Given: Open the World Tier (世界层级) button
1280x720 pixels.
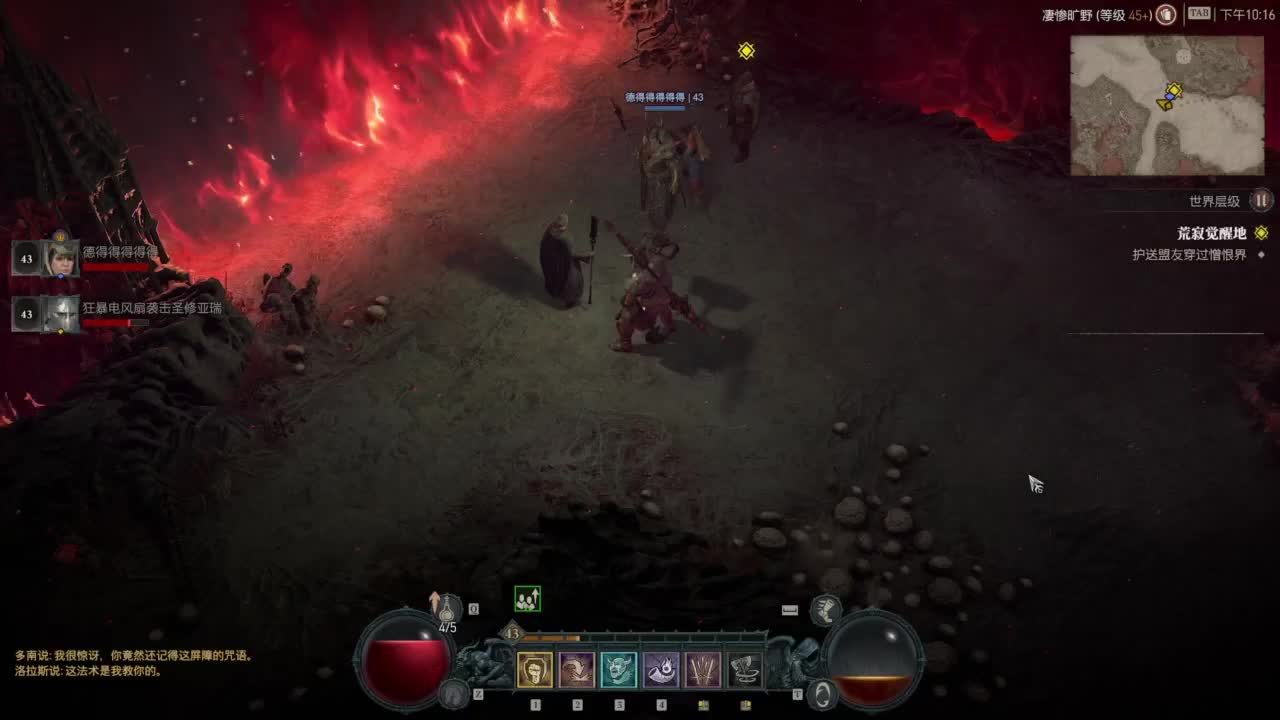Looking at the screenshot, I should coord(1262,200).
